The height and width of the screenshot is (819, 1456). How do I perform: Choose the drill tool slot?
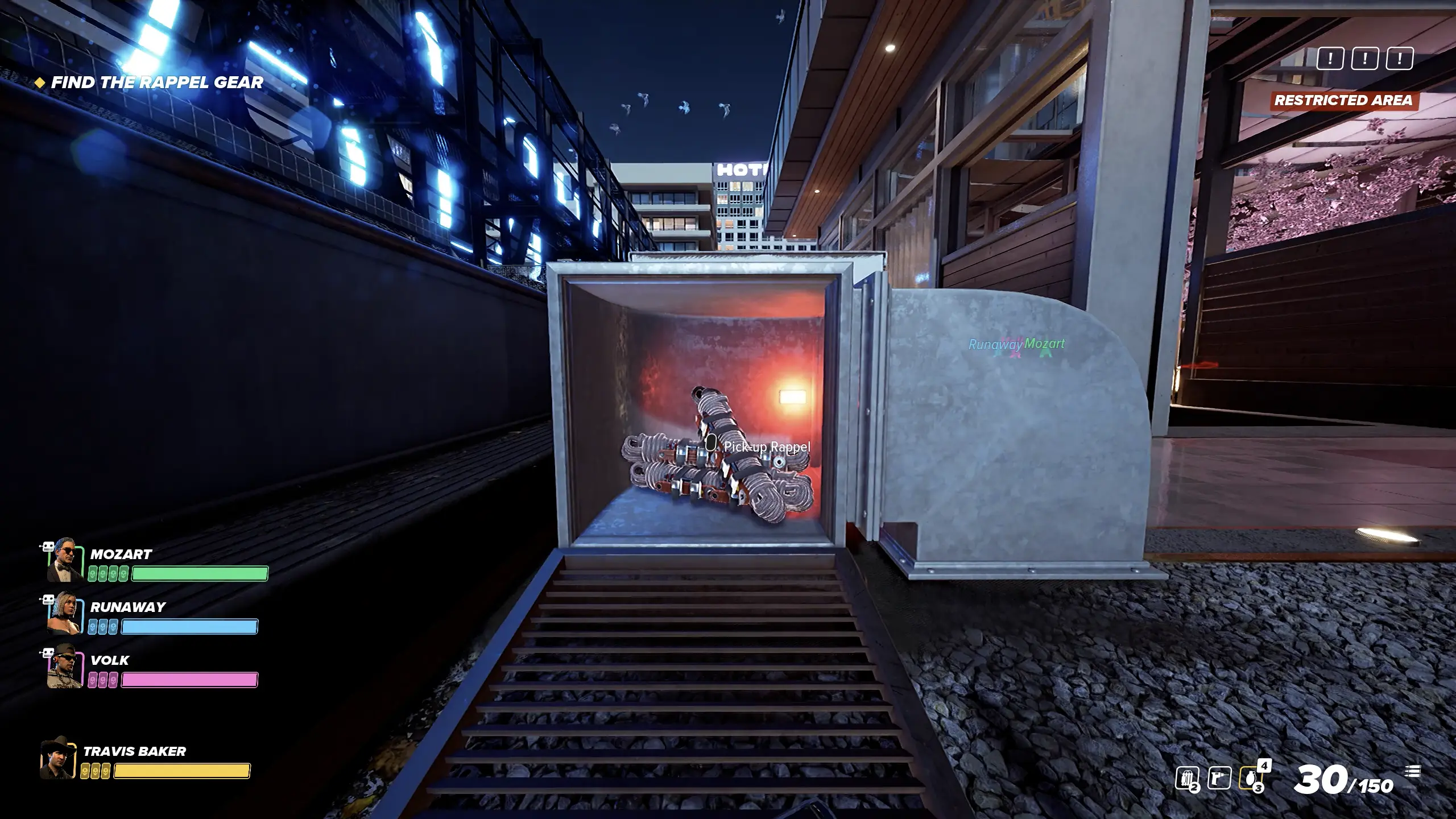pyautogui.click(x=1219, y=779)
